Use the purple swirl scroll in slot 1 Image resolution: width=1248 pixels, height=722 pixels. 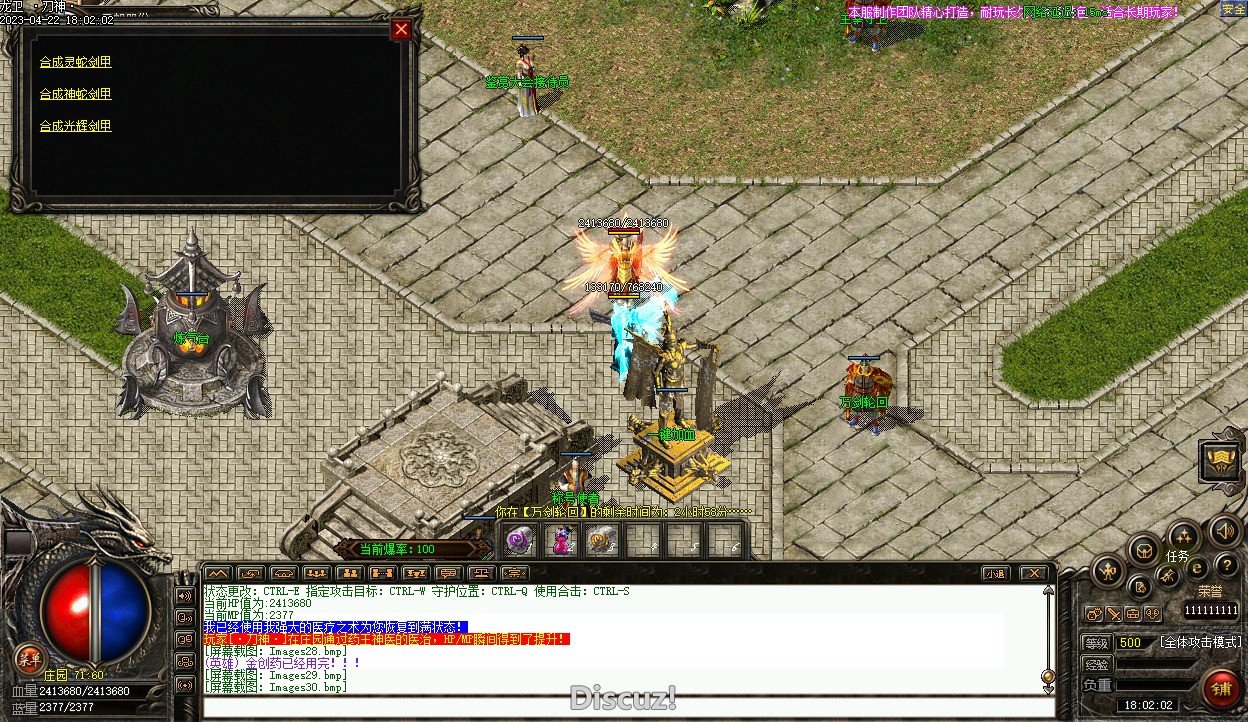[x=518, y=541]
